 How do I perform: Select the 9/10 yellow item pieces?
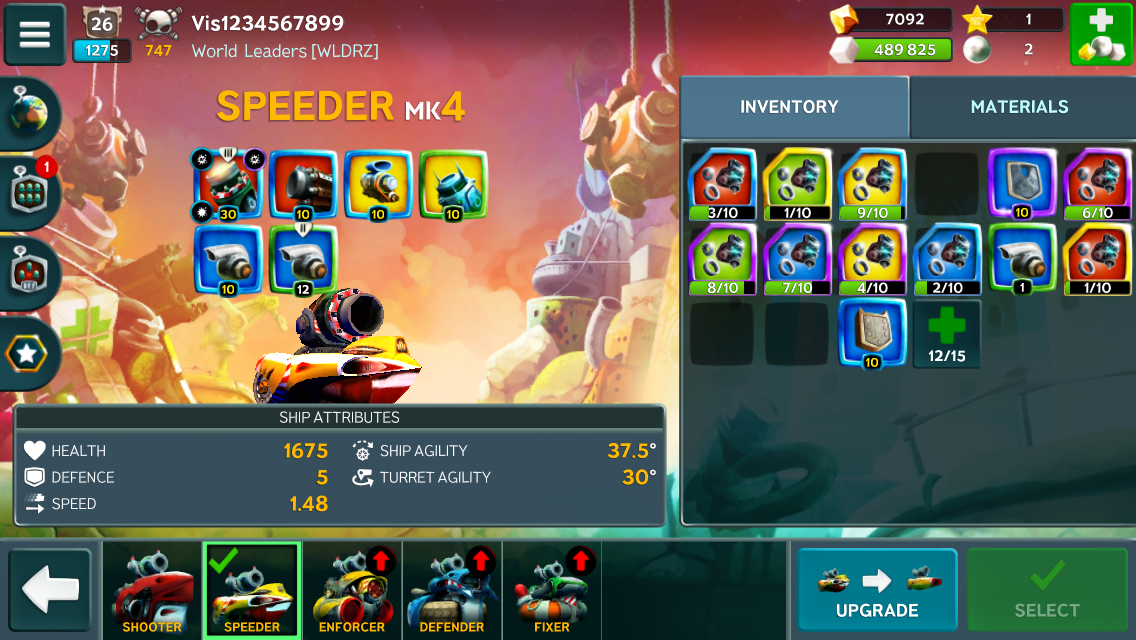pyautogui.click(x=872, y=184)
